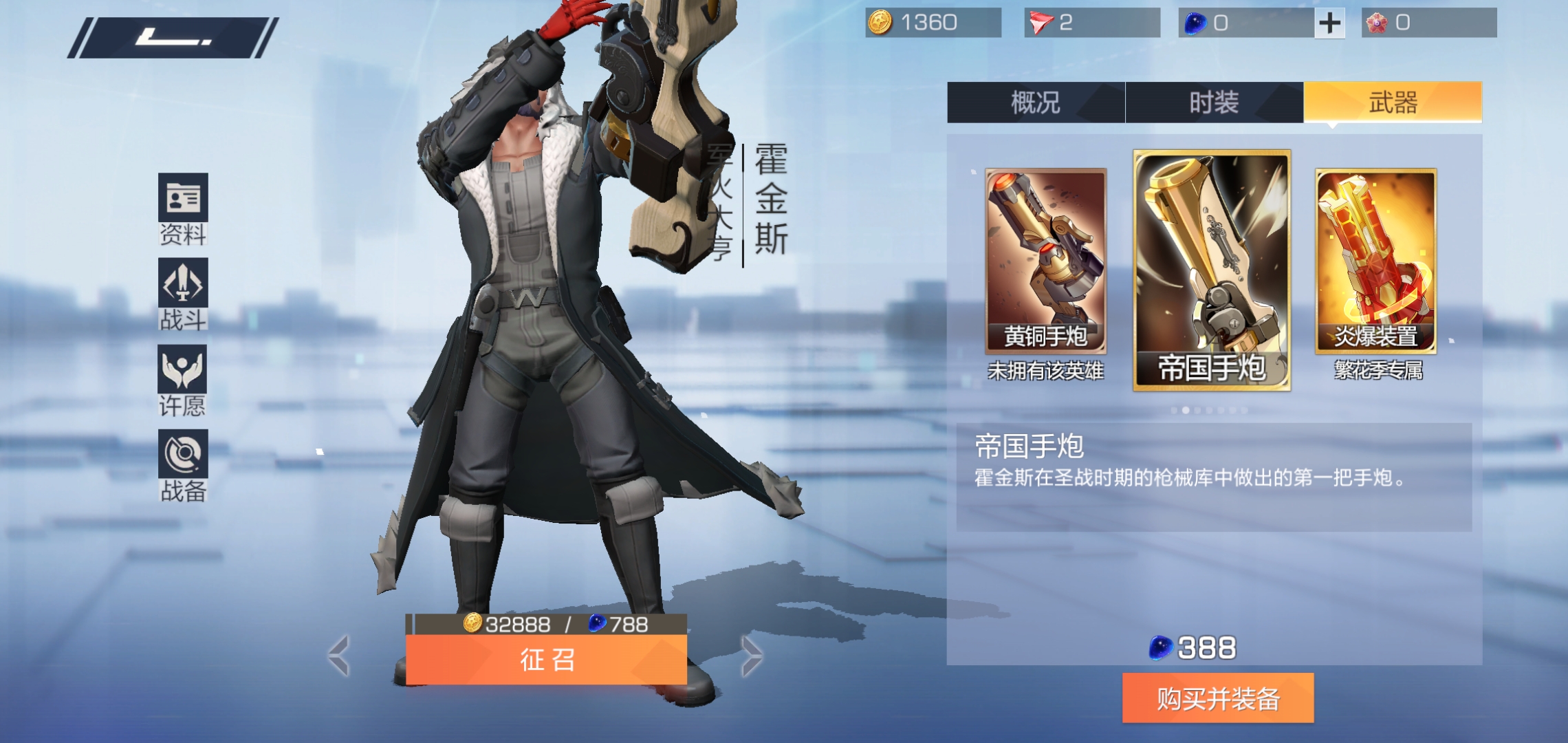Image resolution: width=1568 pixels, height=743 pixels.
Task: Open the 战备 loadout section
Action: 183,465
